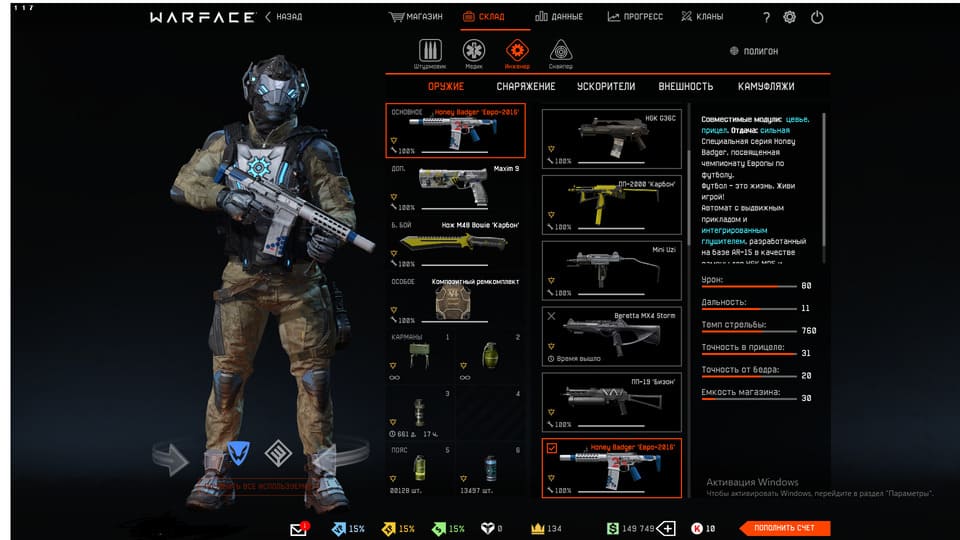The width and height of the screenshot is (960, 540).
Task: Switch to the Снаряжение tab
Action: pyautogui.click(x=526, y=87)
